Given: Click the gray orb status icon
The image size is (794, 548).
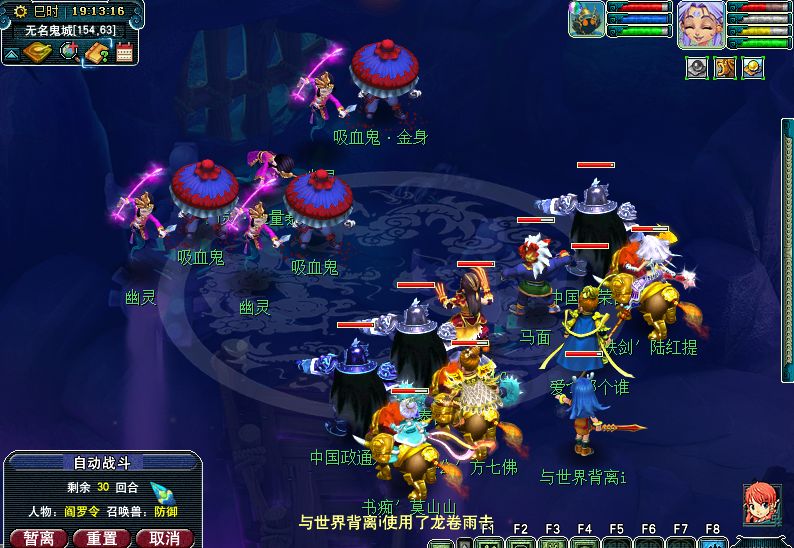Looking at the screenshot, I should 696,67.
